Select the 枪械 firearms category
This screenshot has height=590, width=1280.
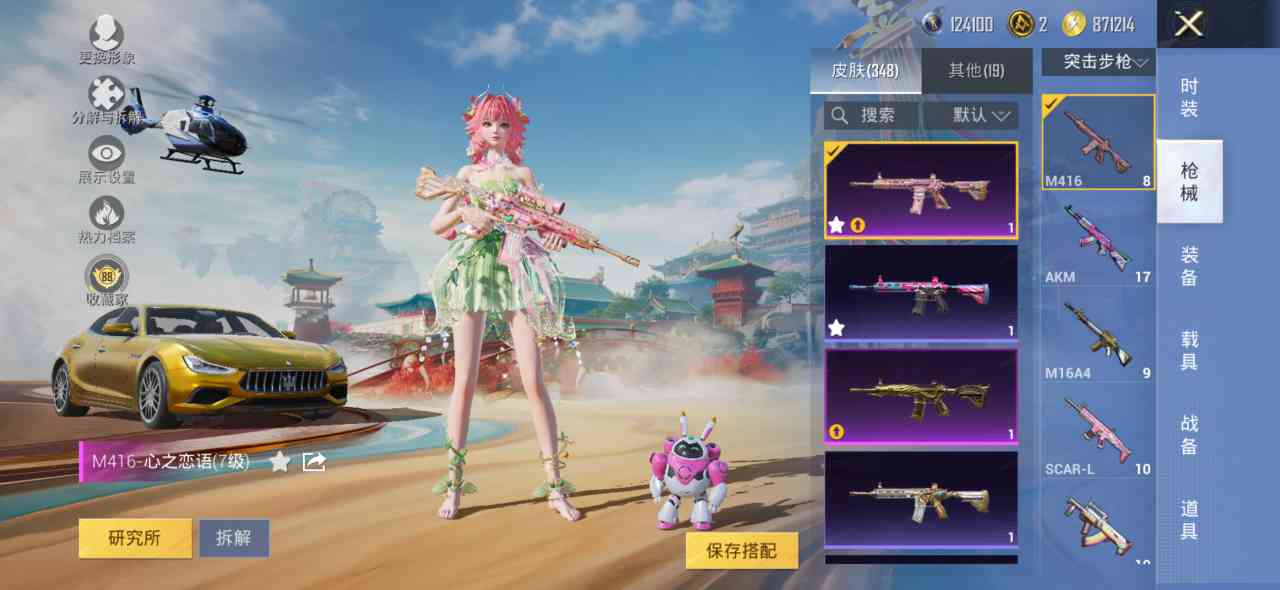pyautogui.click(x=1189, y=182)
